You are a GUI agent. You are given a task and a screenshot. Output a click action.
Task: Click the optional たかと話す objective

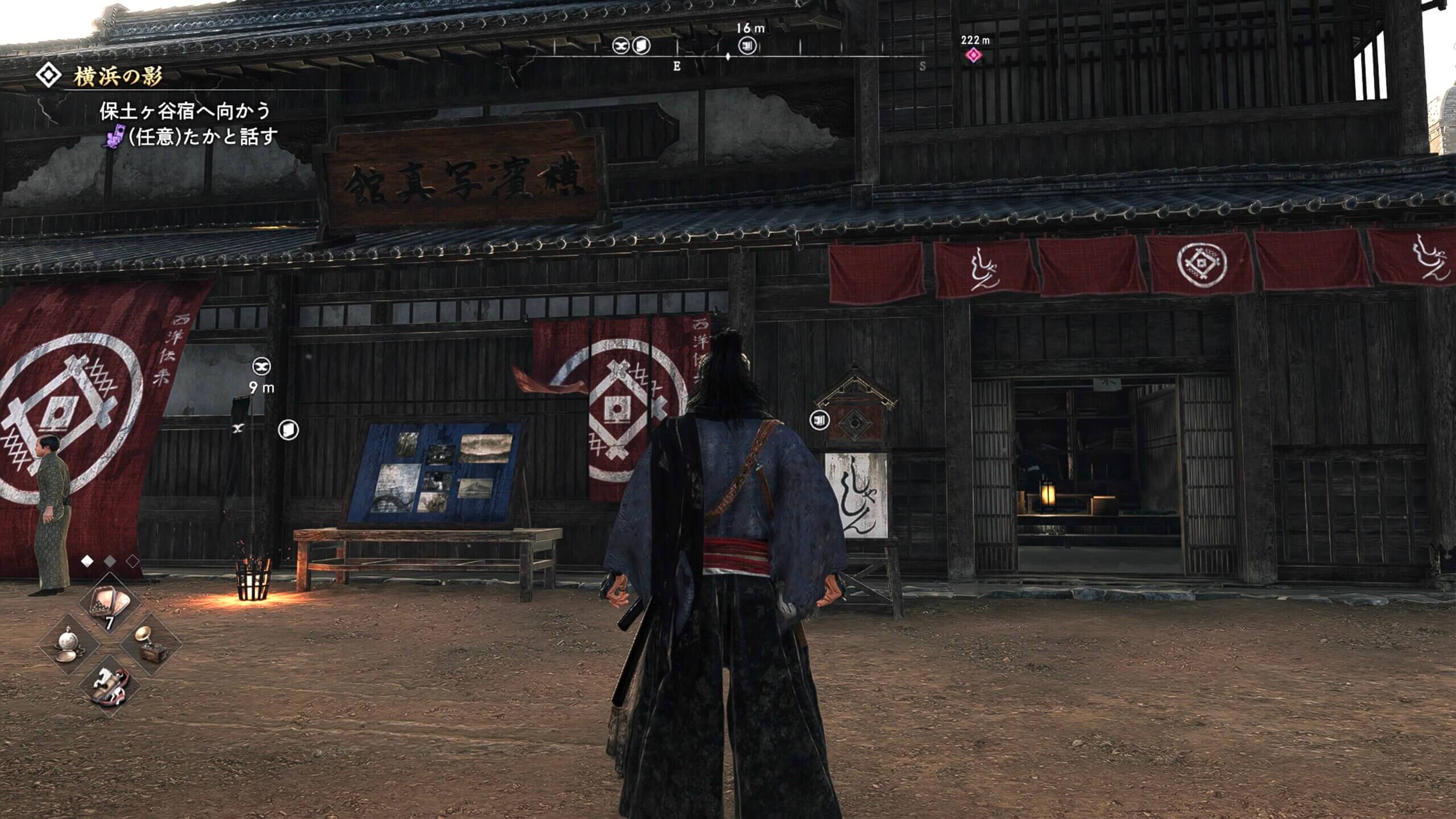point(202,137)
